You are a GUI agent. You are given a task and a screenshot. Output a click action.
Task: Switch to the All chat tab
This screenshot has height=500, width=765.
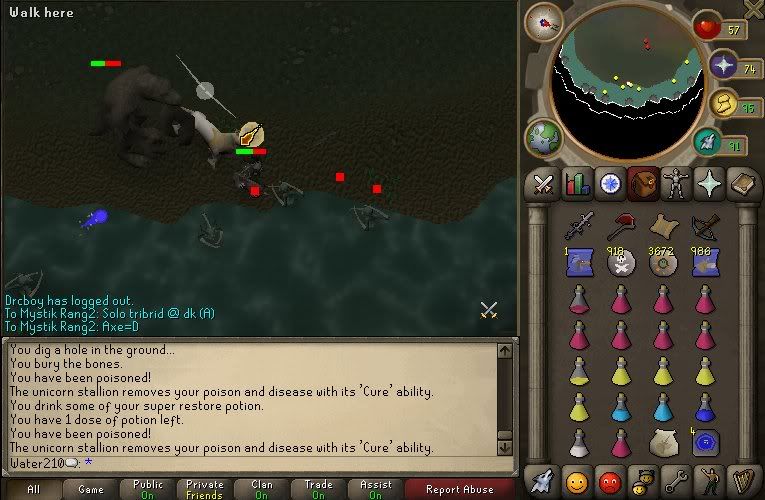point(33,489)
